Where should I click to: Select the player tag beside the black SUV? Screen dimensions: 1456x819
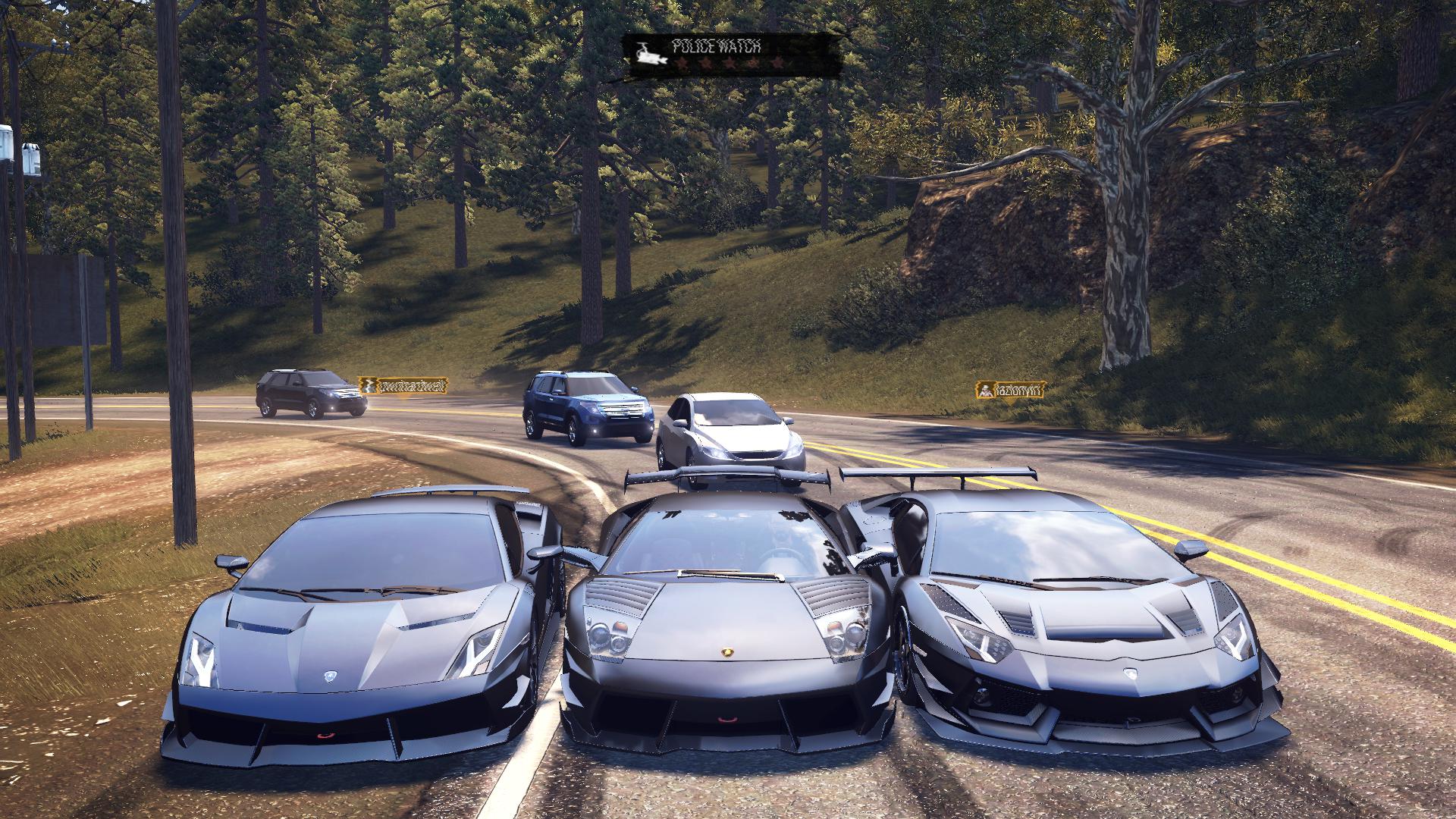[403, 386]
